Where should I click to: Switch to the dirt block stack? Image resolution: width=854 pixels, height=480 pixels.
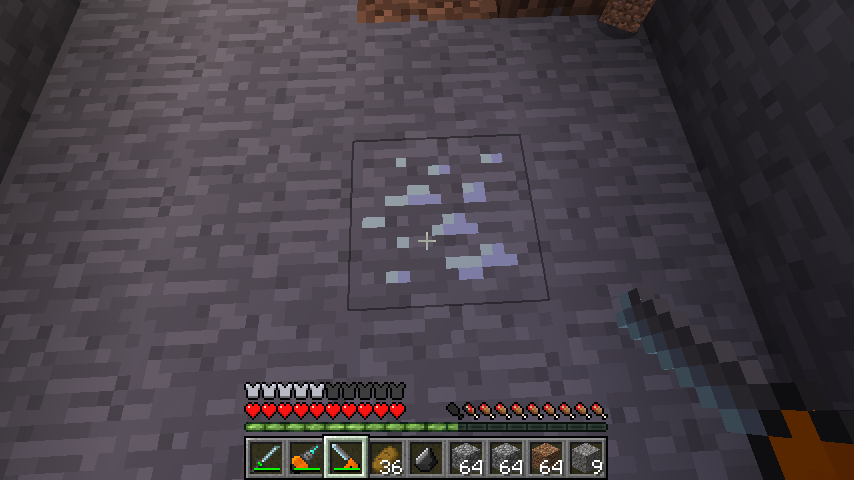tap(546, 458)
